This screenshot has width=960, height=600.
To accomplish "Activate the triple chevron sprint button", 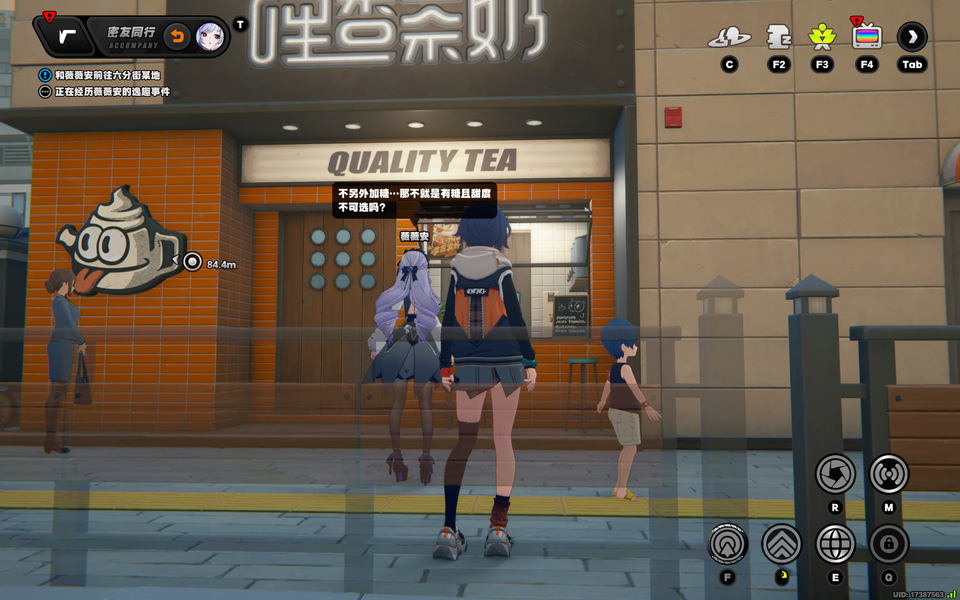I will click(x=782, y=544).
